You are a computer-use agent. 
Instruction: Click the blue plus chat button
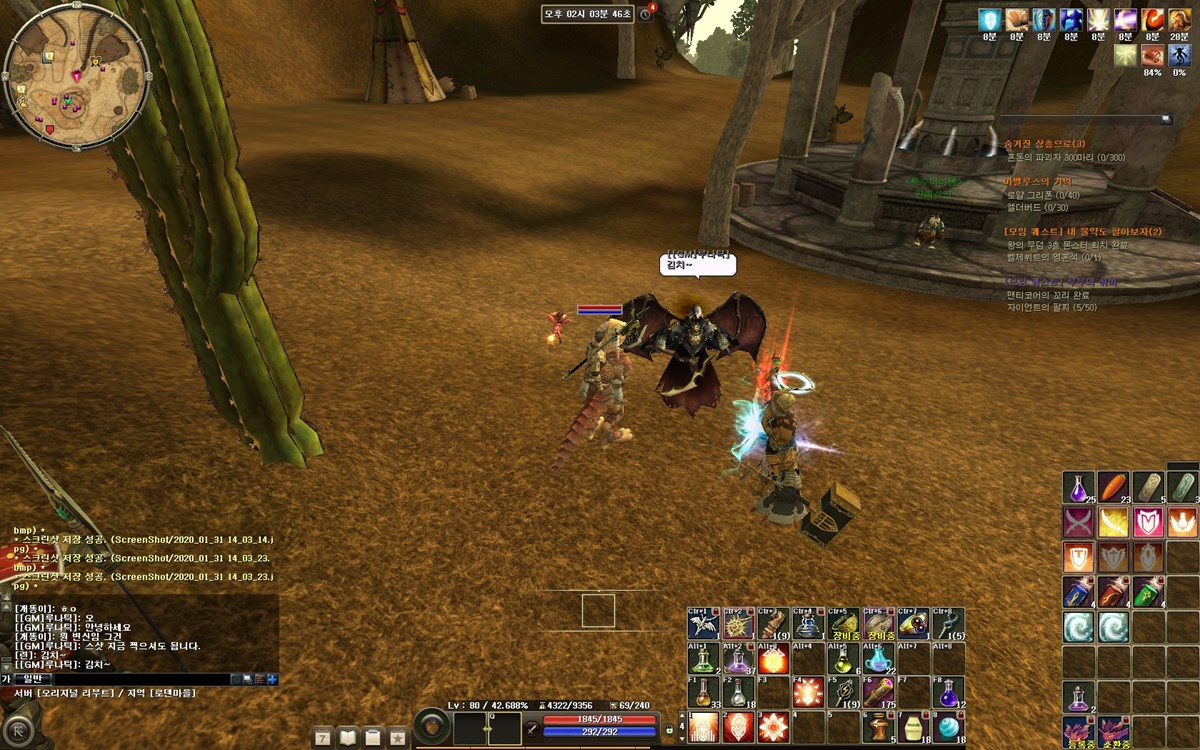272,679
